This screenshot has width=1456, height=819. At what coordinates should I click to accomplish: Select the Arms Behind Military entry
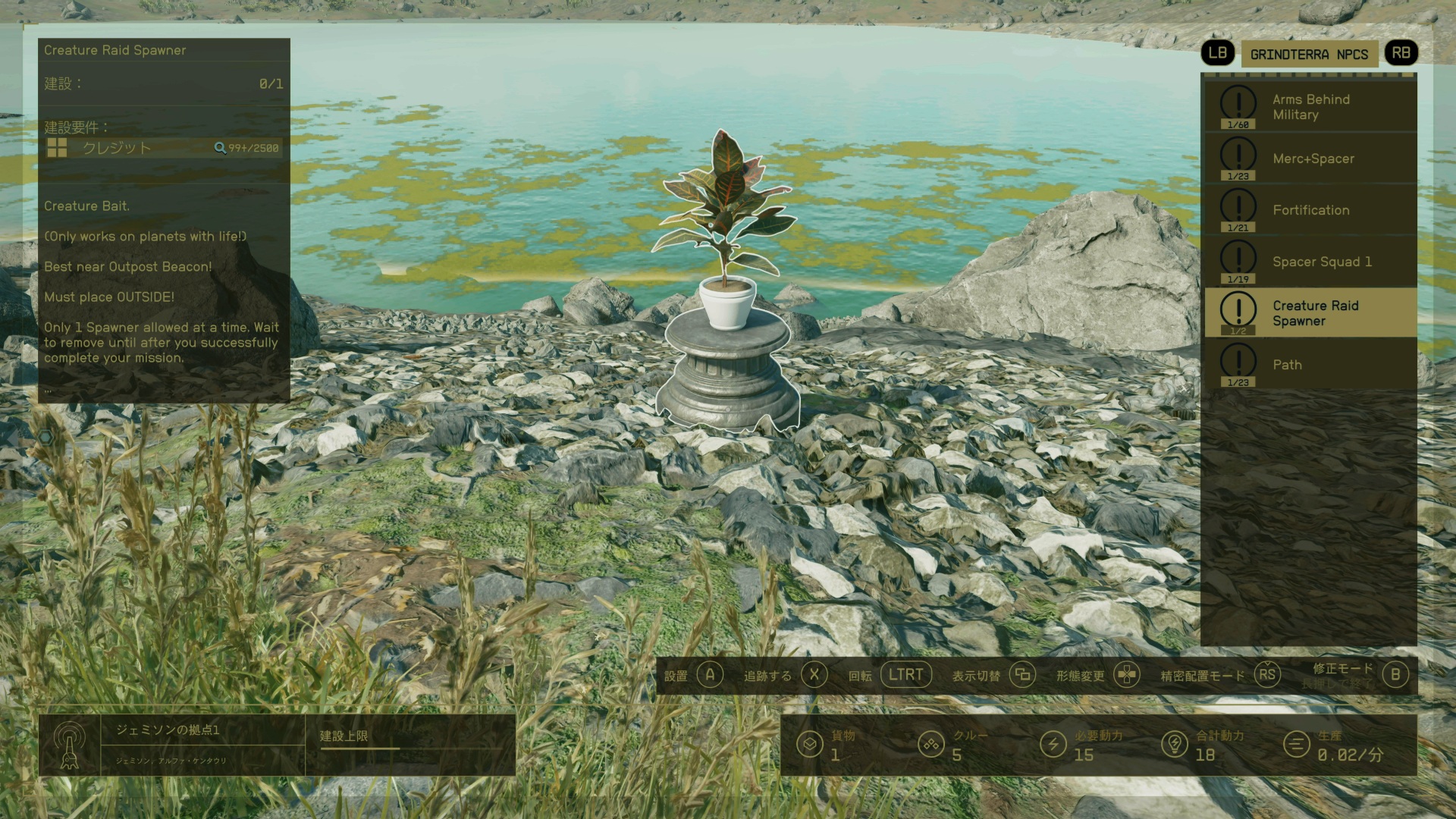point(1310,107)
